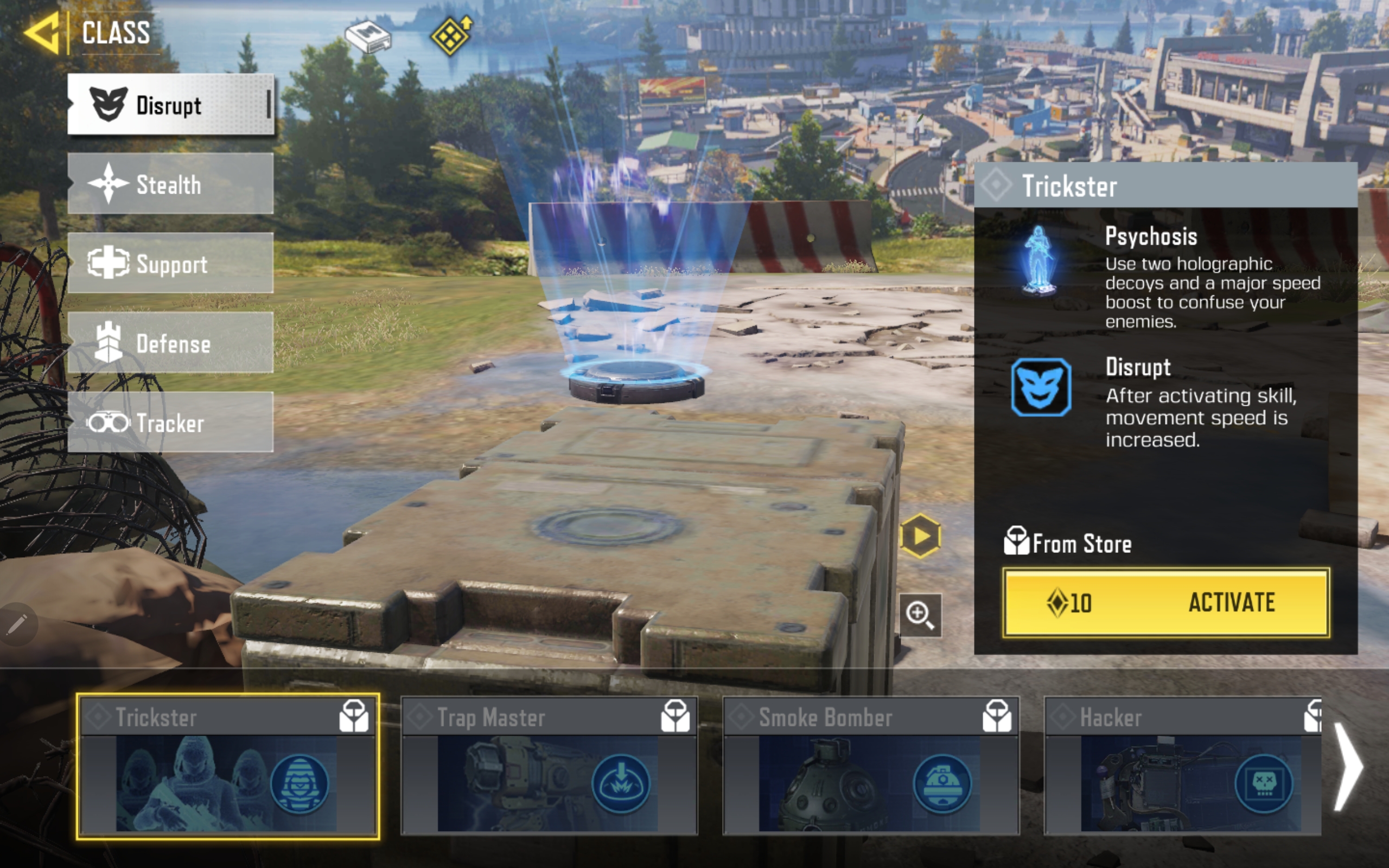Select the Trickster class card

coord(227,767)
